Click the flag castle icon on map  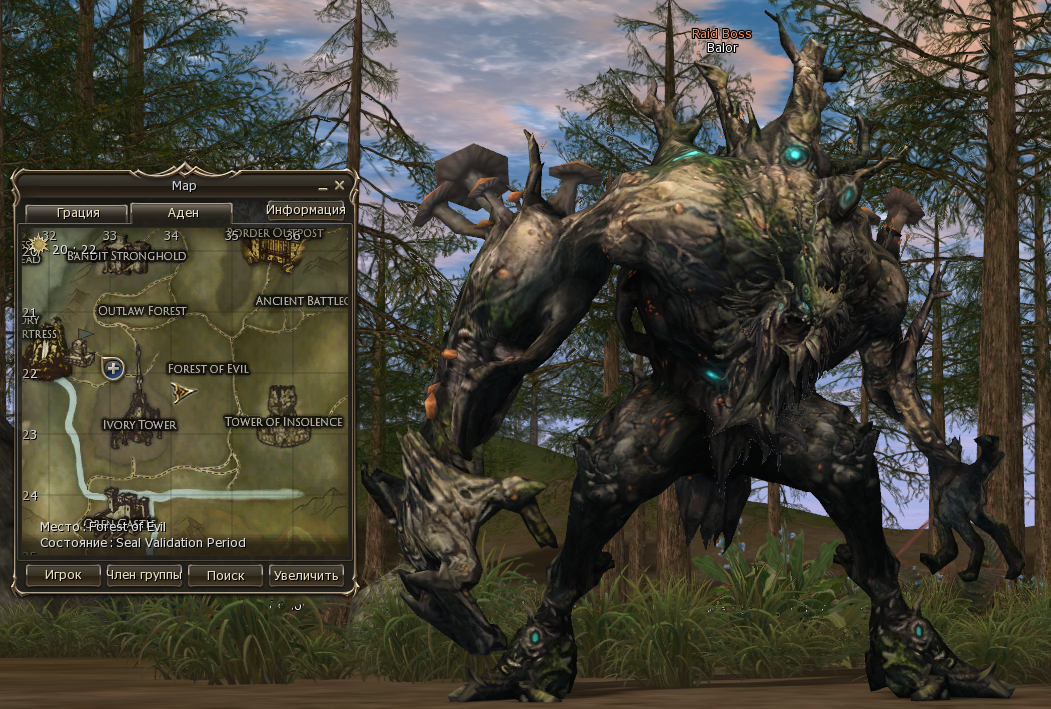[80, 345]
